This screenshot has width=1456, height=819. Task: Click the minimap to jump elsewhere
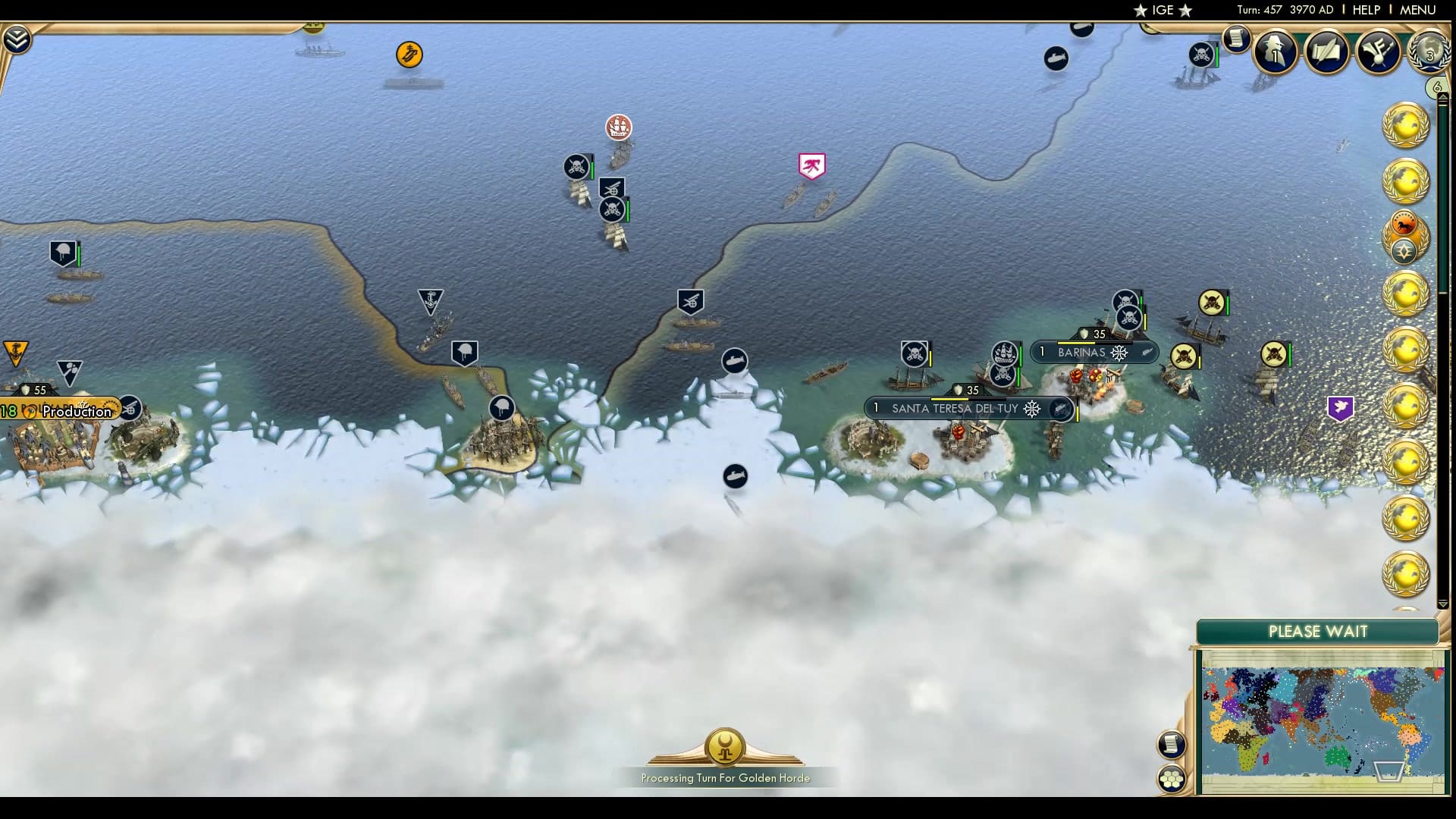click(x=1319, y=720)
